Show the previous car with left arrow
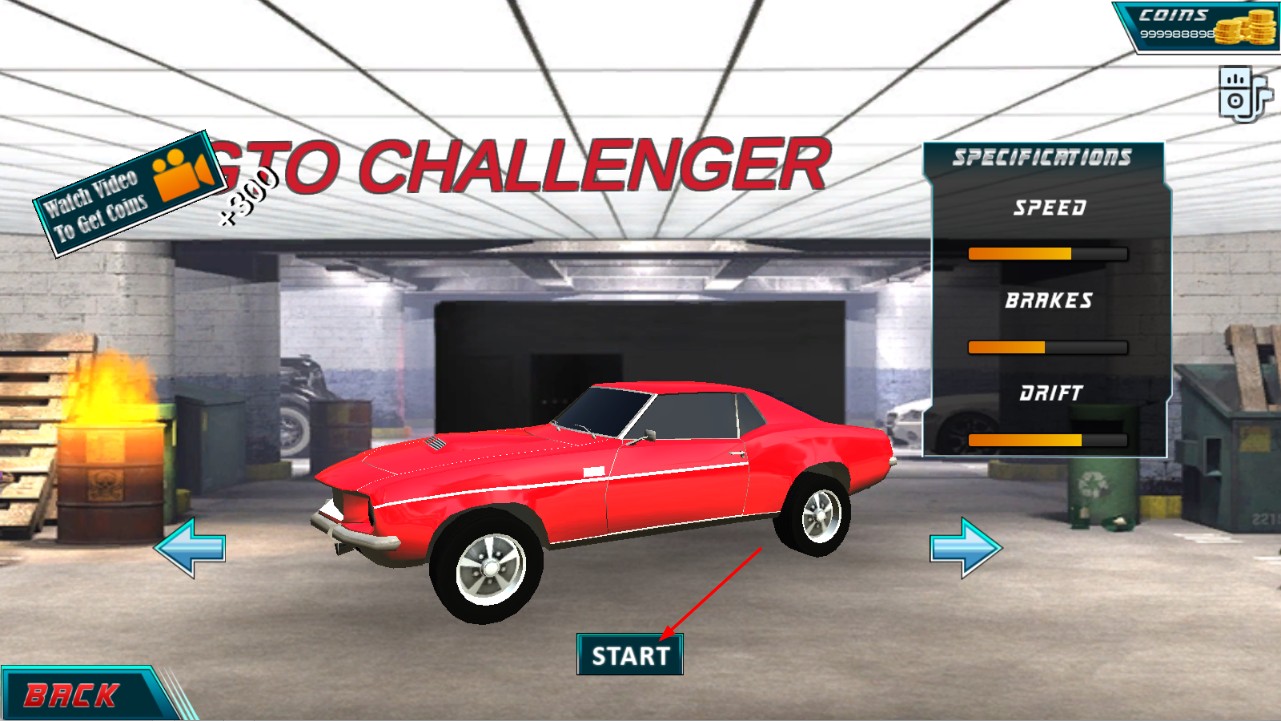 tap(189, 547)
